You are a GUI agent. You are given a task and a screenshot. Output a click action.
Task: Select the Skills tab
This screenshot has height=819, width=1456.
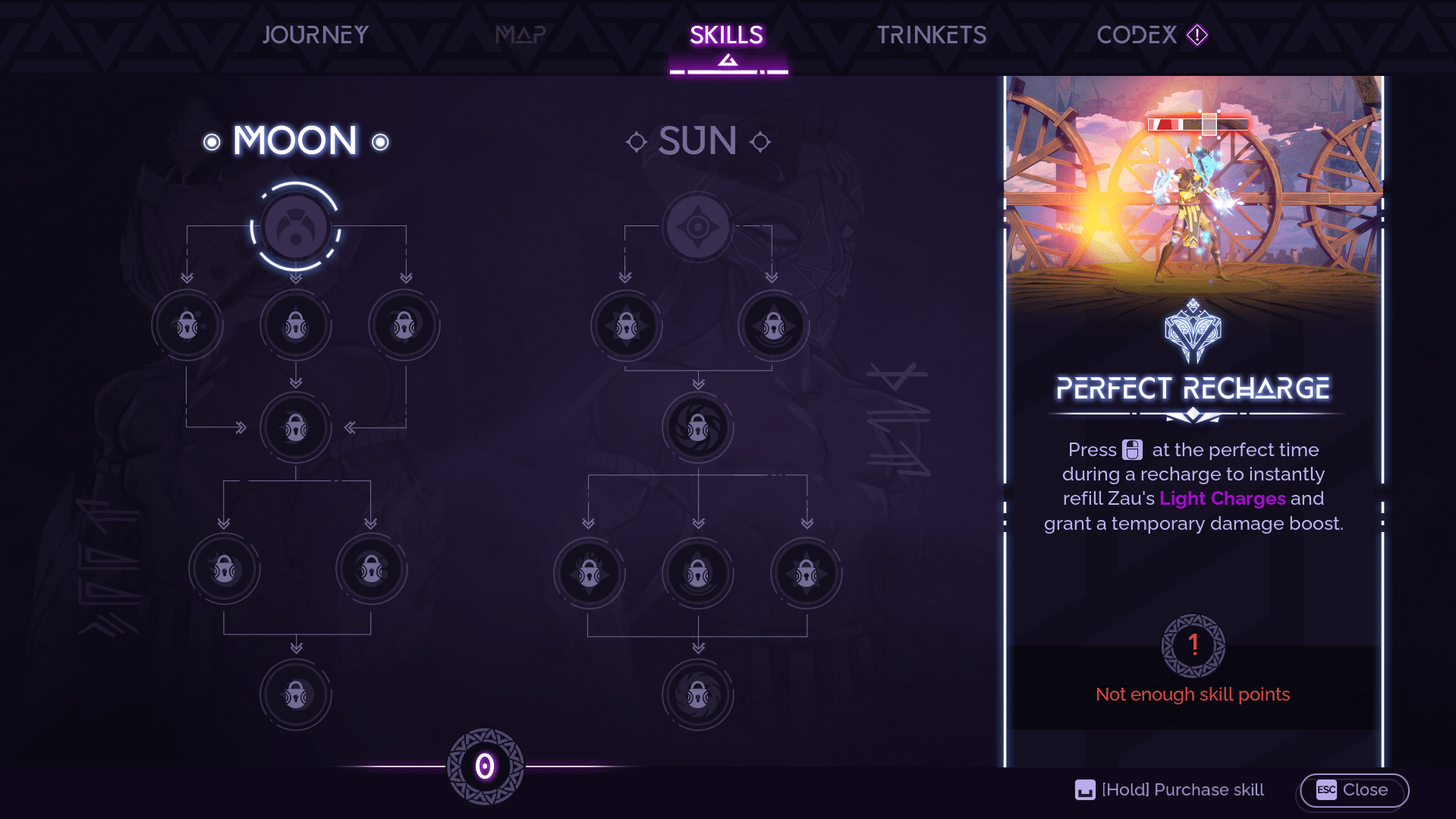click(x=726, y=35)
